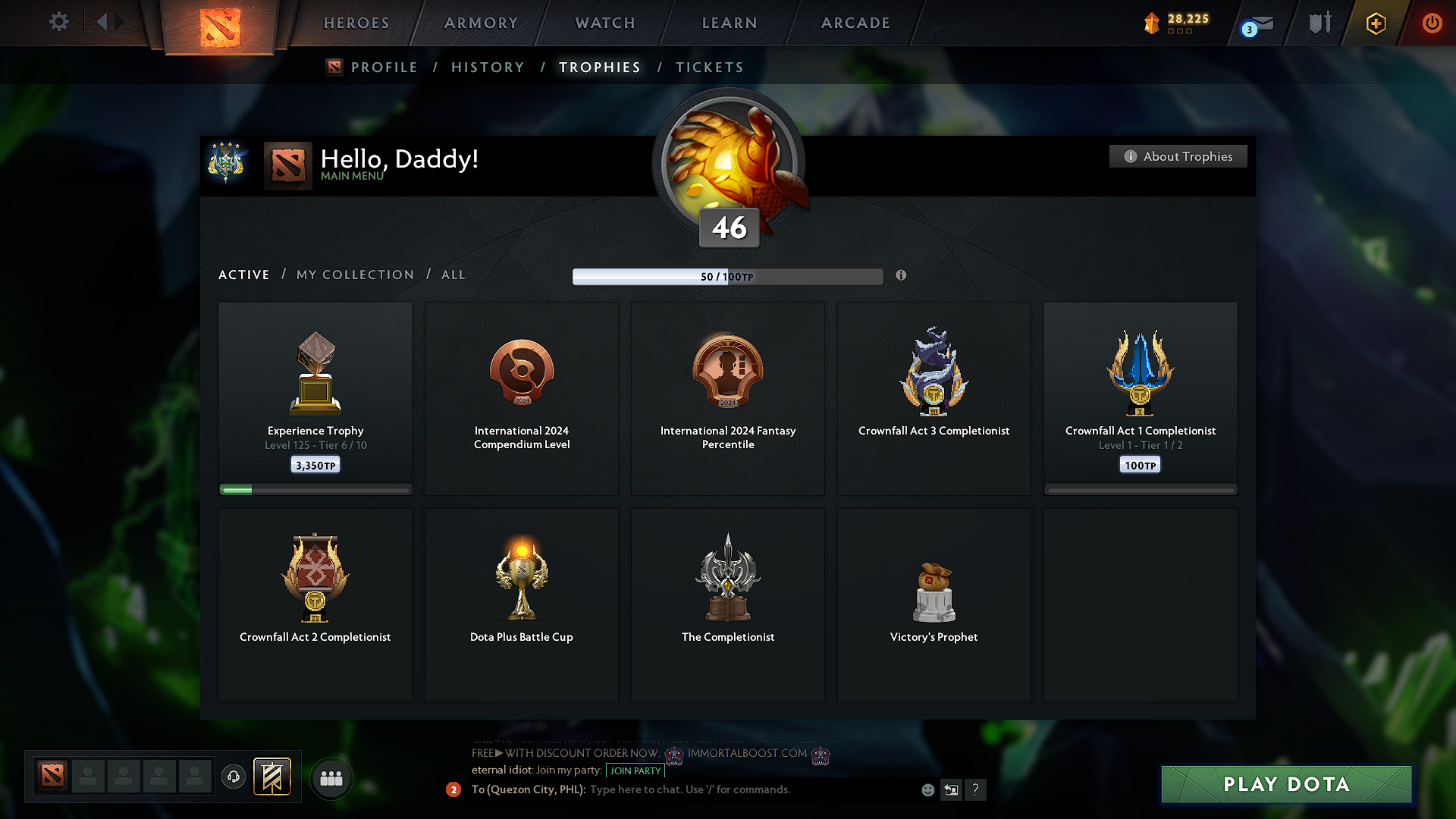The width and height of the screenshot is (1456, 819).
Task: Click the 50/100TP progress bar
Action: click(726, 276)
